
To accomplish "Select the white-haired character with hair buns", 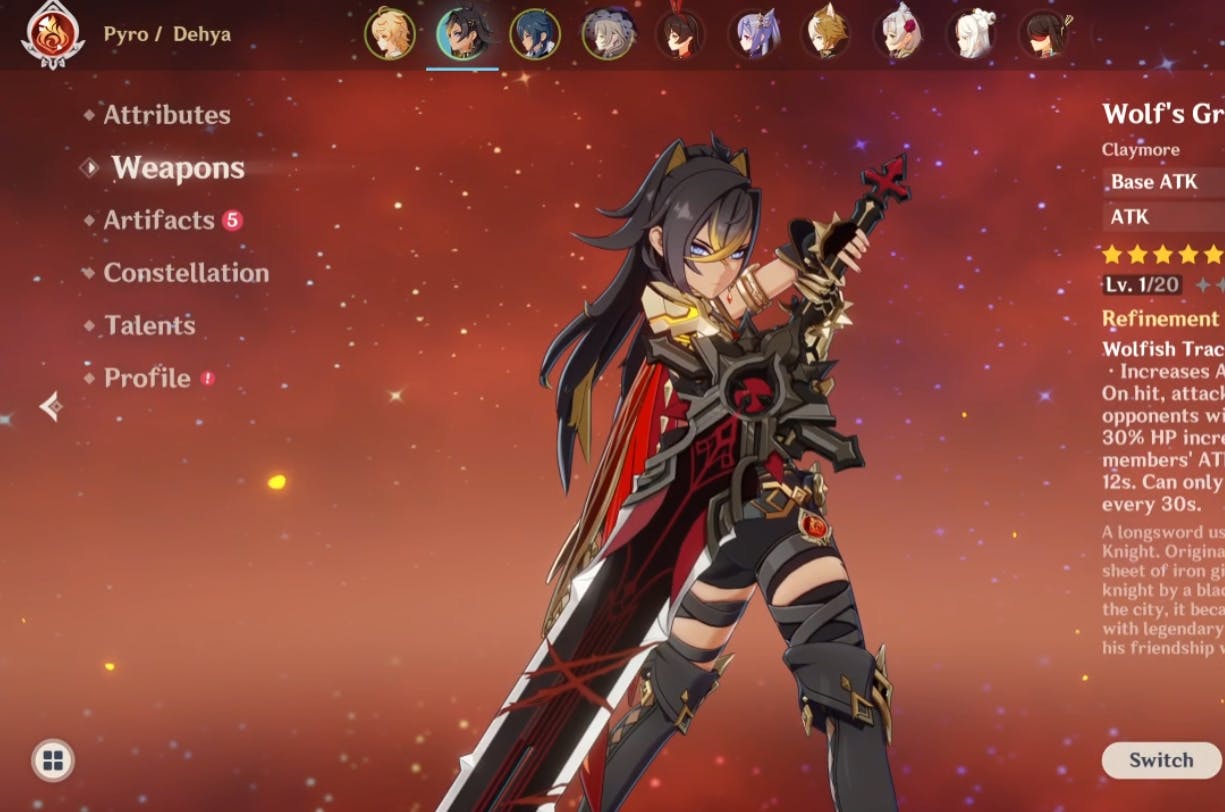I will click(972, 34).
